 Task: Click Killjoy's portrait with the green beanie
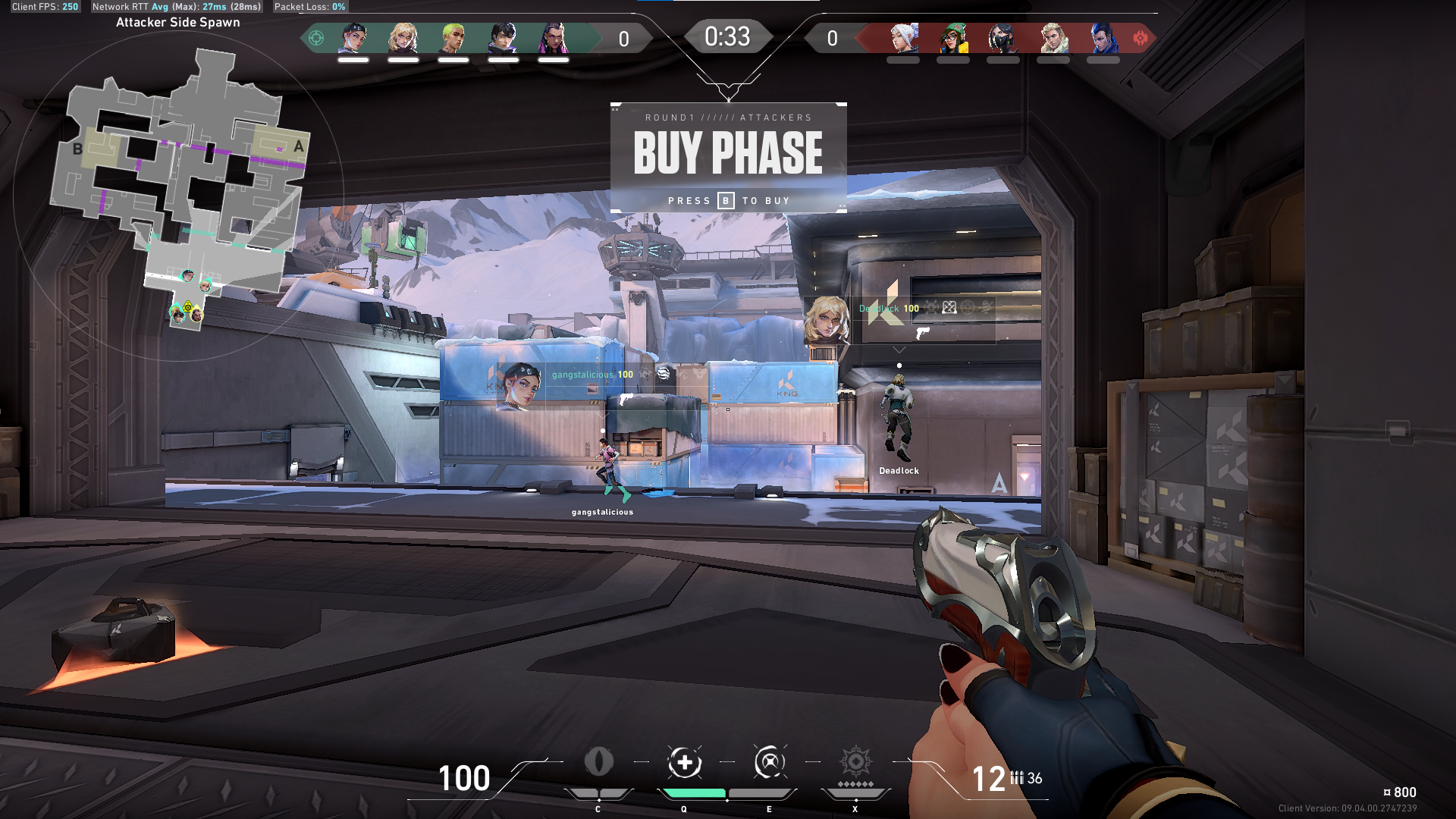click(x=953, y=38)
